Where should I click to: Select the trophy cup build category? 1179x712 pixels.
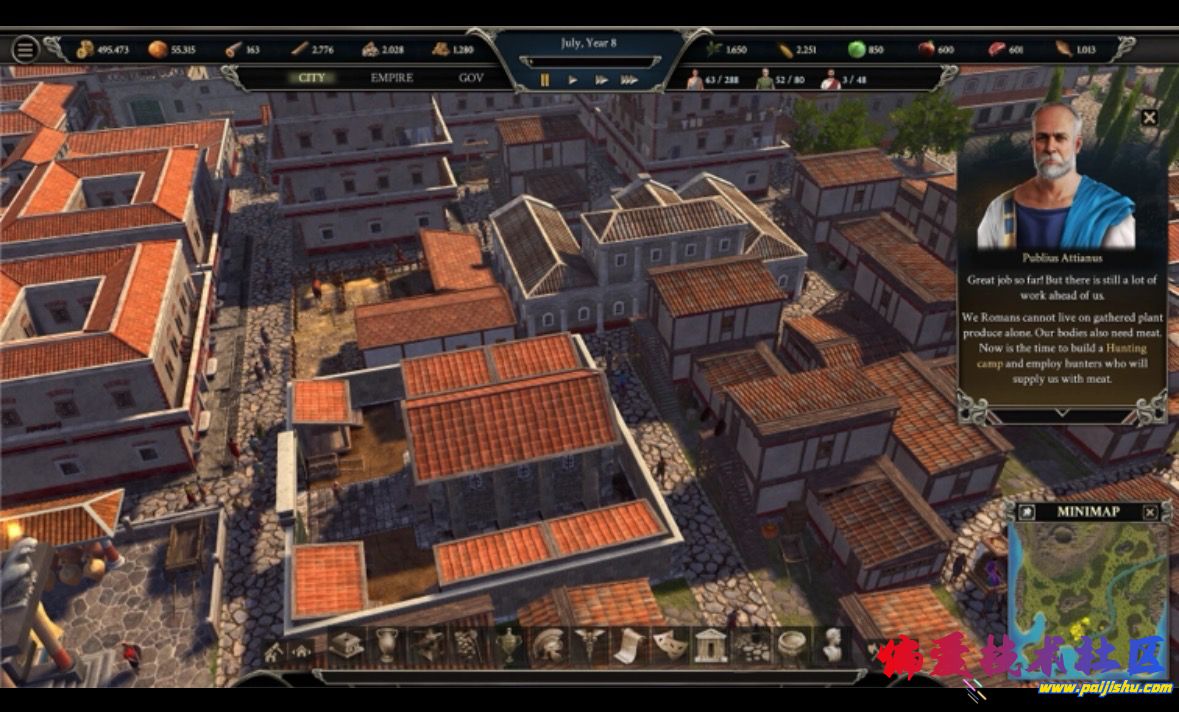(x=509, y=645)
